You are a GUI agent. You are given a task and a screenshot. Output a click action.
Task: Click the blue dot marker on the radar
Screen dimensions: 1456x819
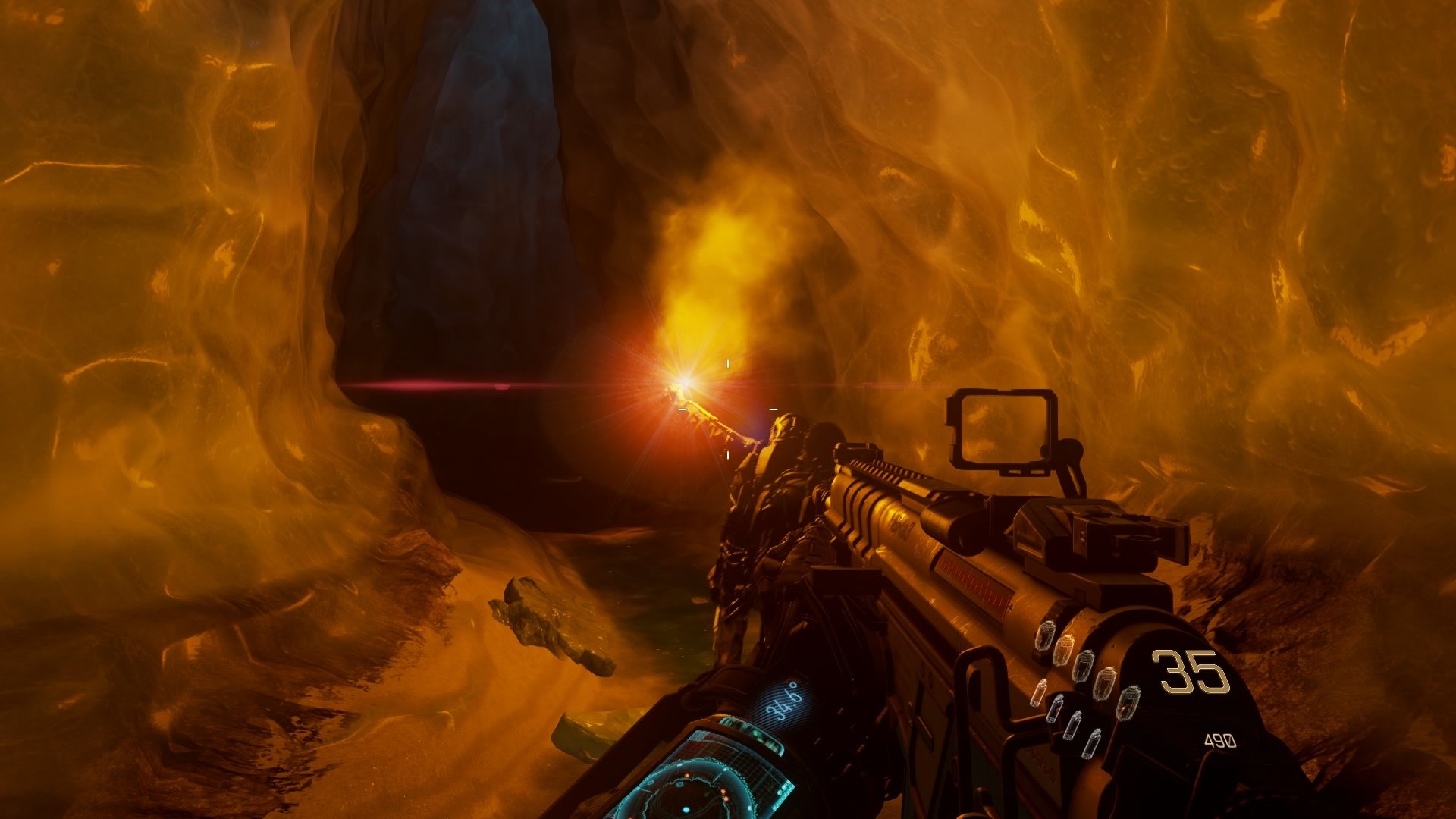pyautogui.click(x=685, y=809)
